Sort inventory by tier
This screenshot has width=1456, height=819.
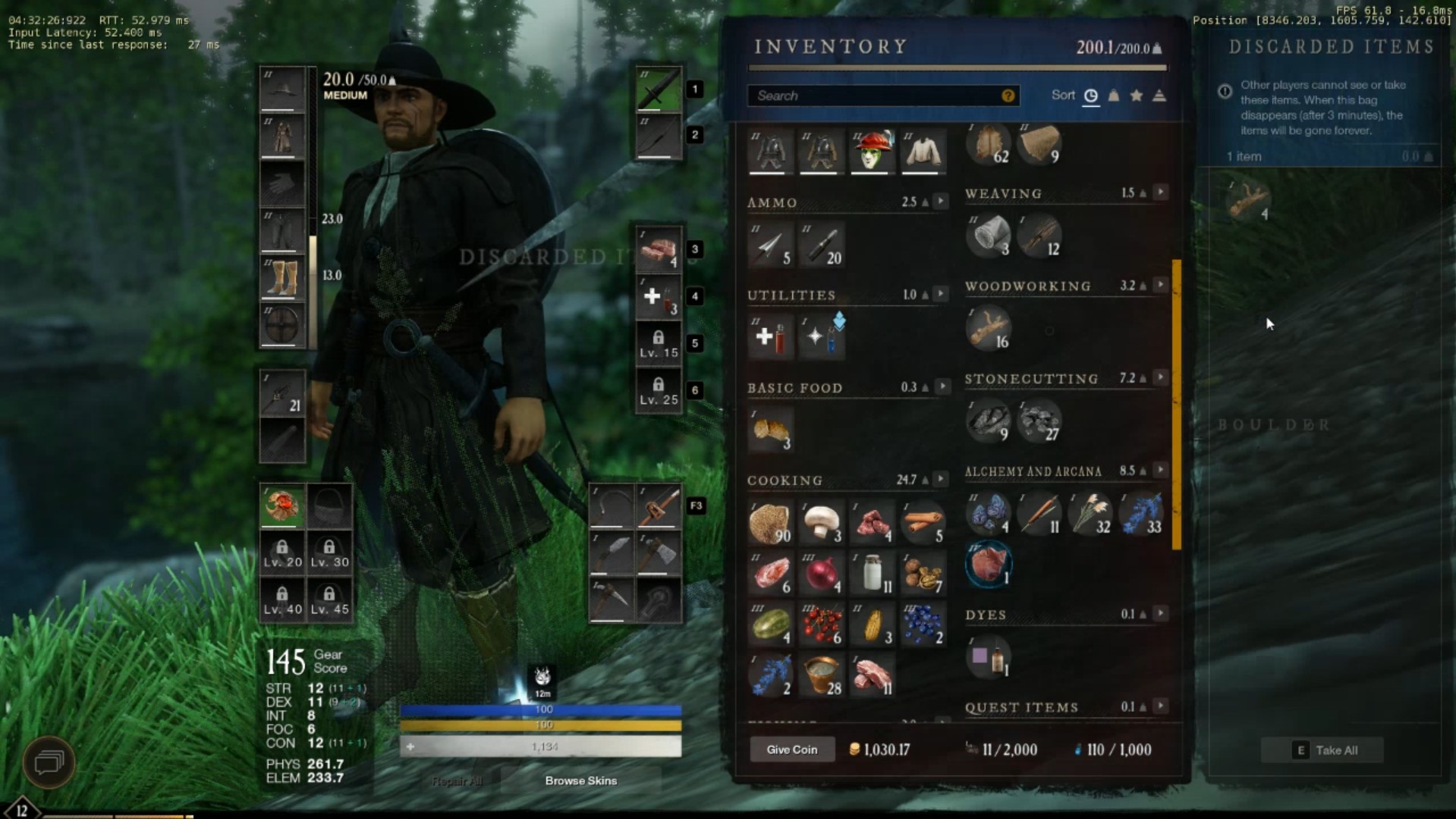pos(1159,96)
